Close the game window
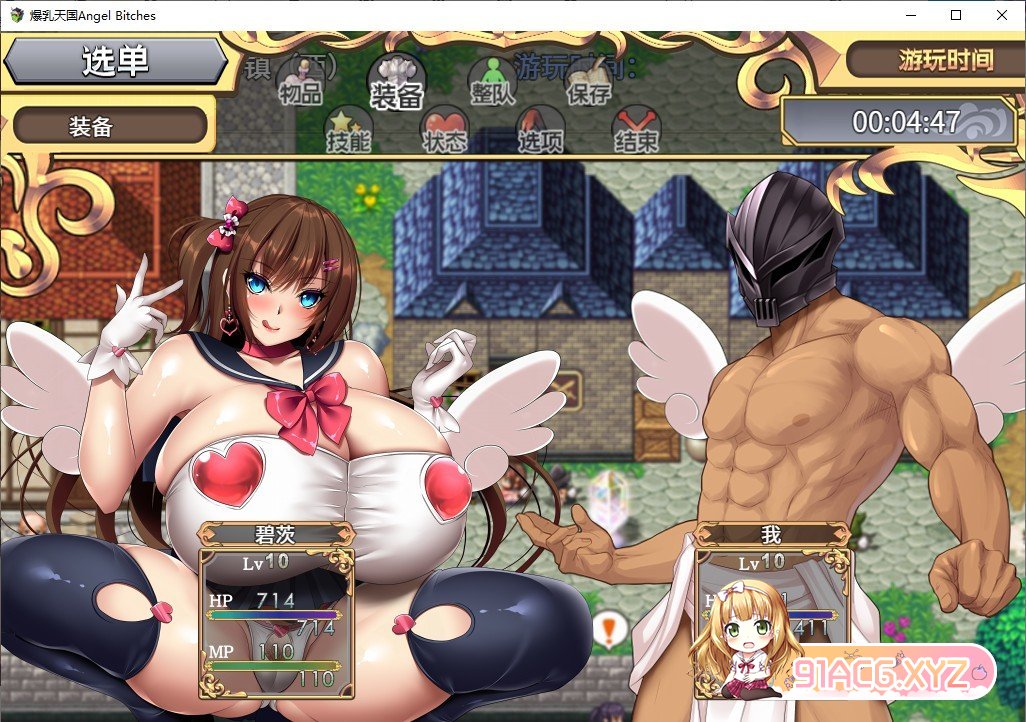Screen dimensions: 1026x722 pyautogui.click(x=1002, y=15)
